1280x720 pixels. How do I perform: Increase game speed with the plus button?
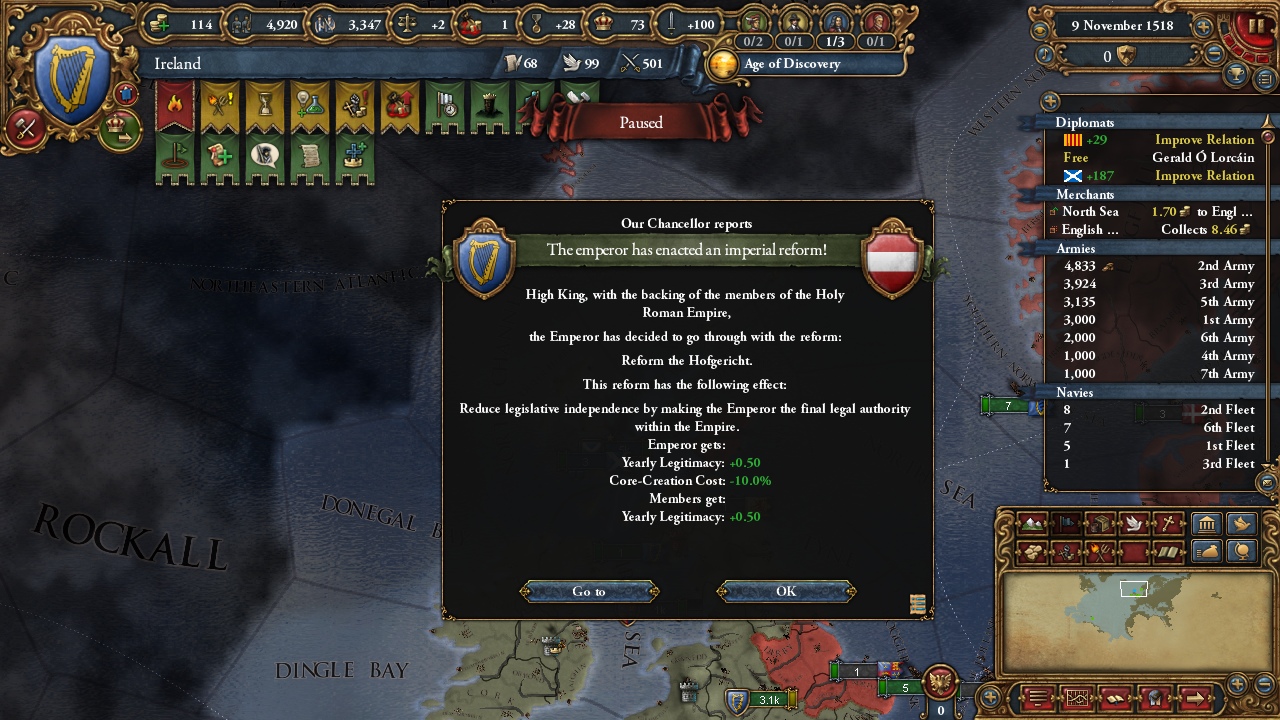click(x=1203, y=28)
